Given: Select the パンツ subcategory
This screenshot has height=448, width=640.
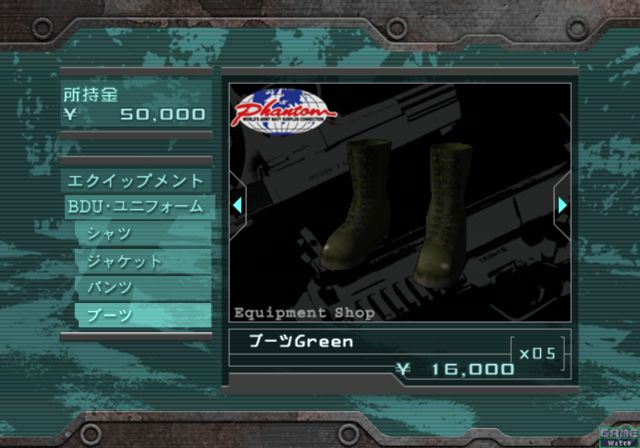Looking at the screenshot, I should 142,287.
